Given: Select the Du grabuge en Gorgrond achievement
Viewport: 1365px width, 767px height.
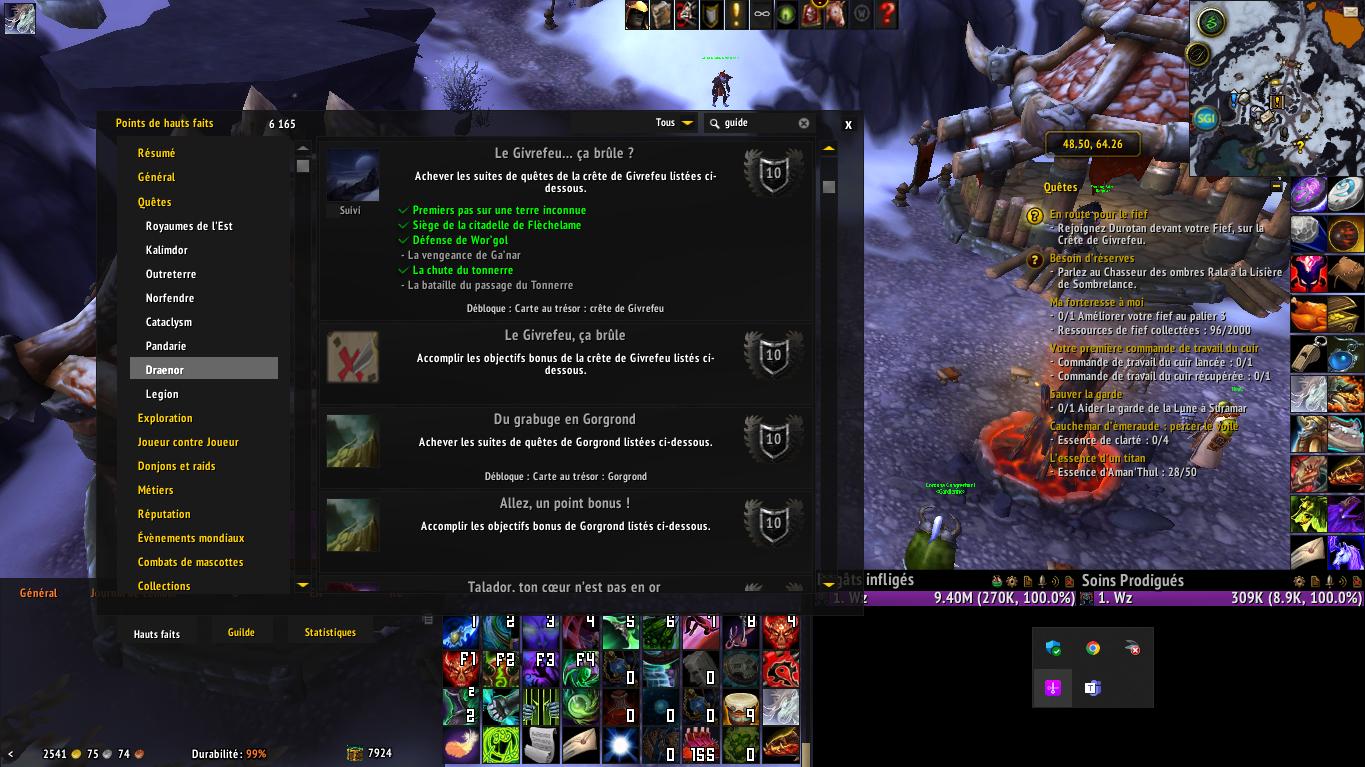Looking at the screenshot, I should pos(566,440).
